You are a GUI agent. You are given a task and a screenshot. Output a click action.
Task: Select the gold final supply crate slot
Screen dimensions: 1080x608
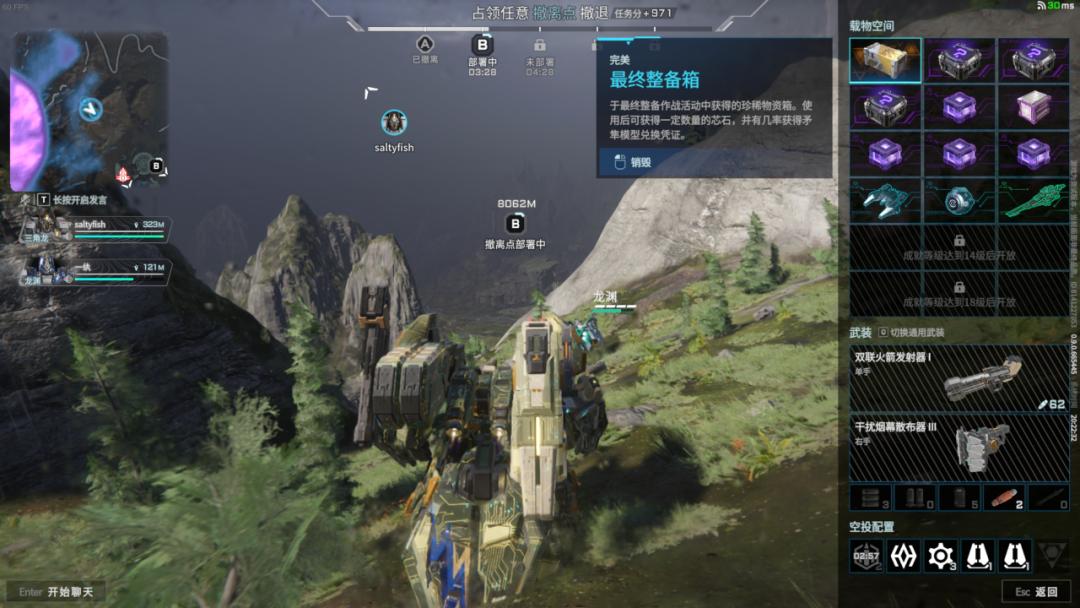[885, 60]
